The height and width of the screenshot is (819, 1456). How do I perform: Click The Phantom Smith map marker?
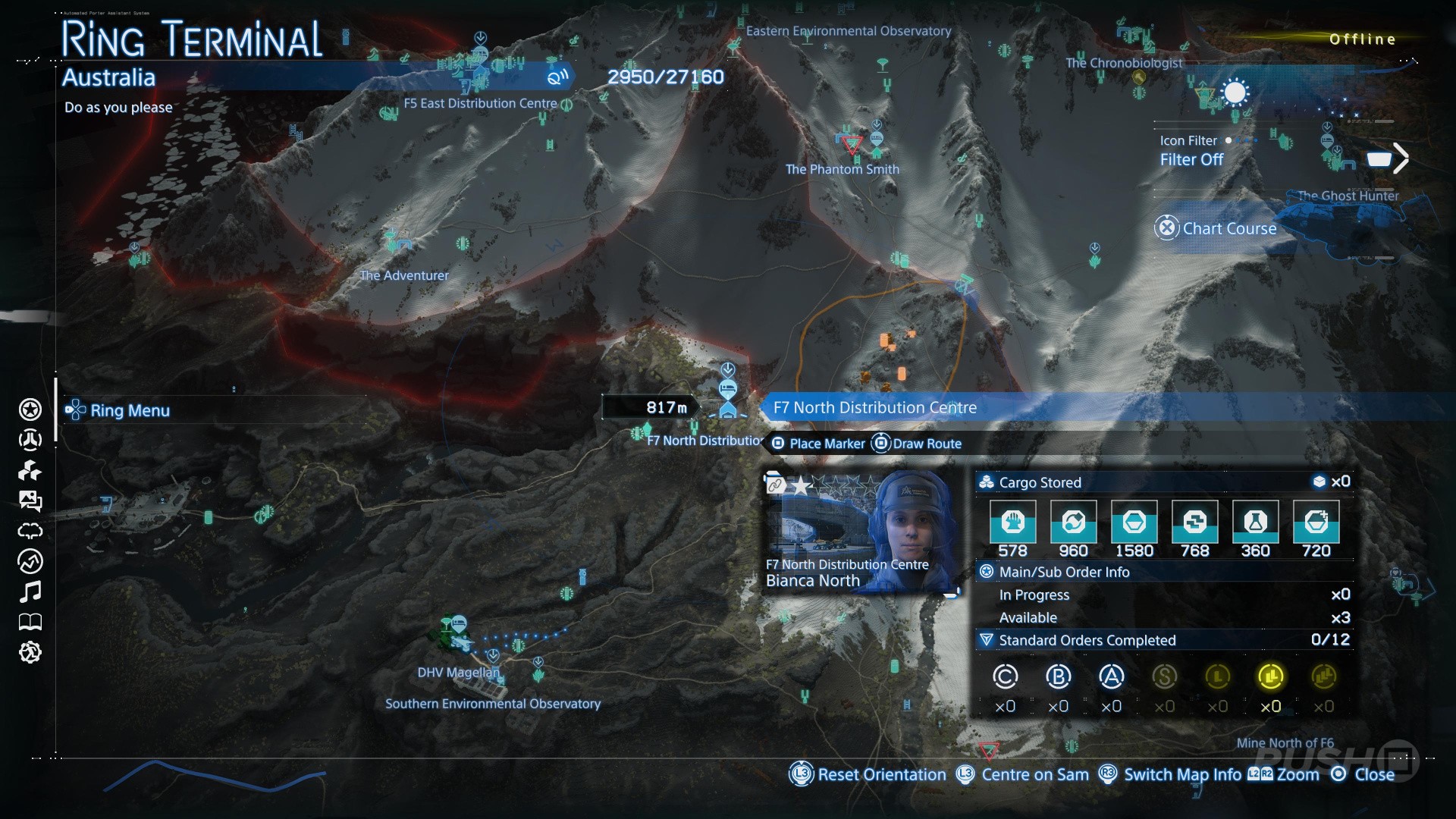pos(852,144)
